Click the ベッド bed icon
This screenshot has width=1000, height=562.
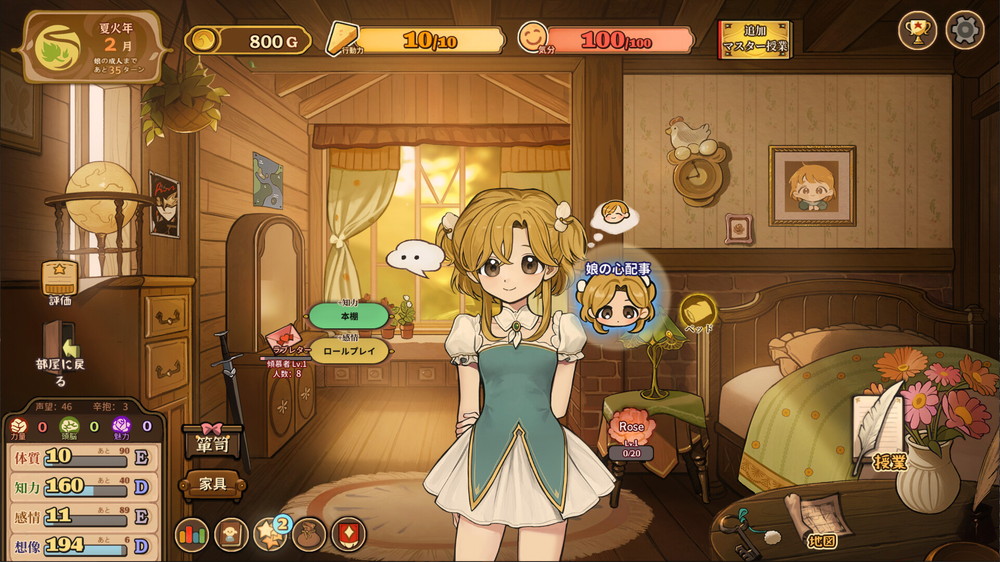click(x=698, y=312)
